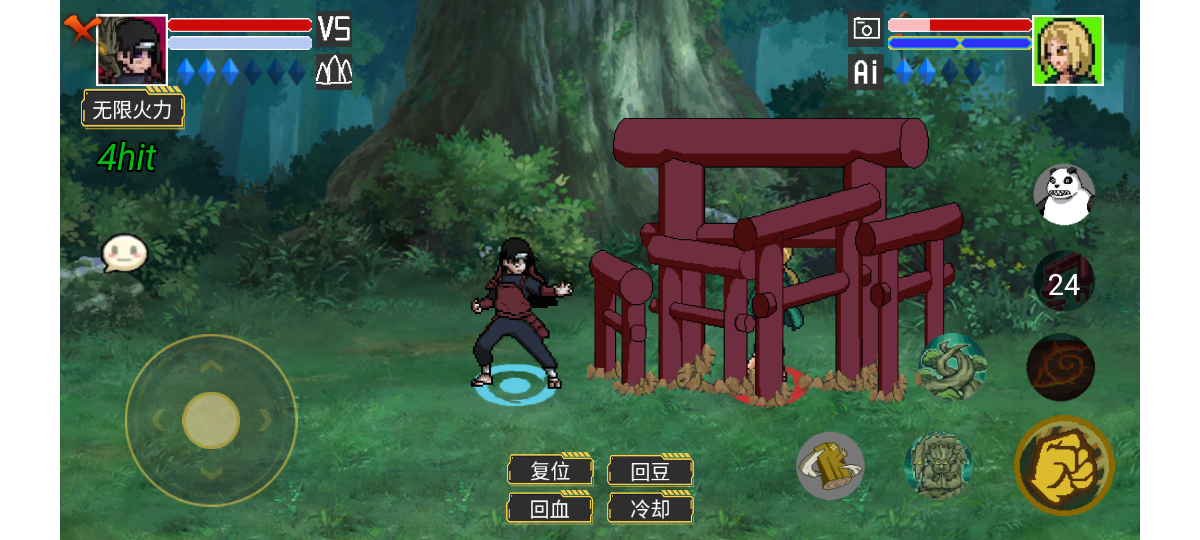Toggle the AI control button
1200x540 pixels.
click(865, 72)
